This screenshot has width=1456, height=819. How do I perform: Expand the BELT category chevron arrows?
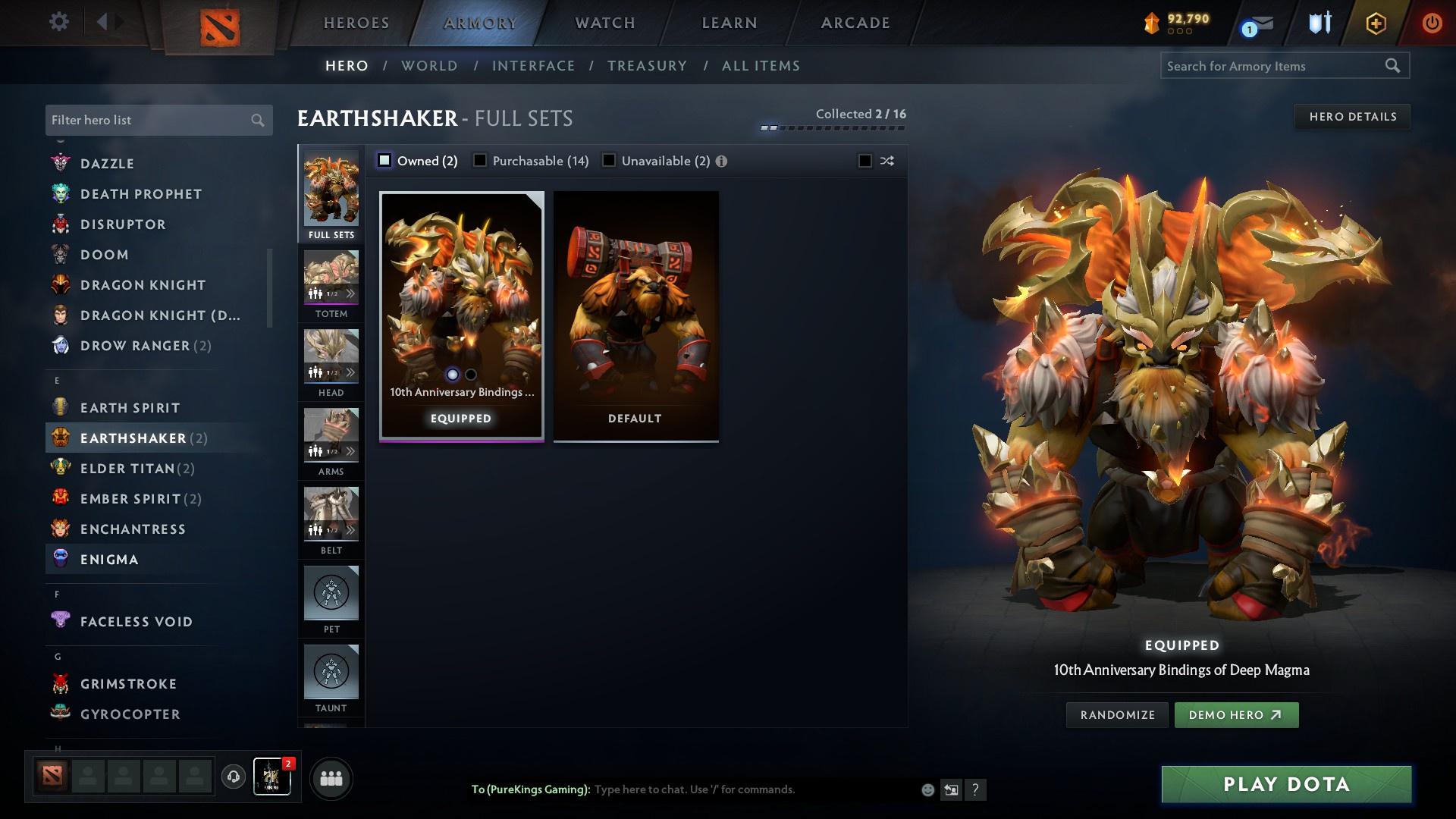coord(350,529)
